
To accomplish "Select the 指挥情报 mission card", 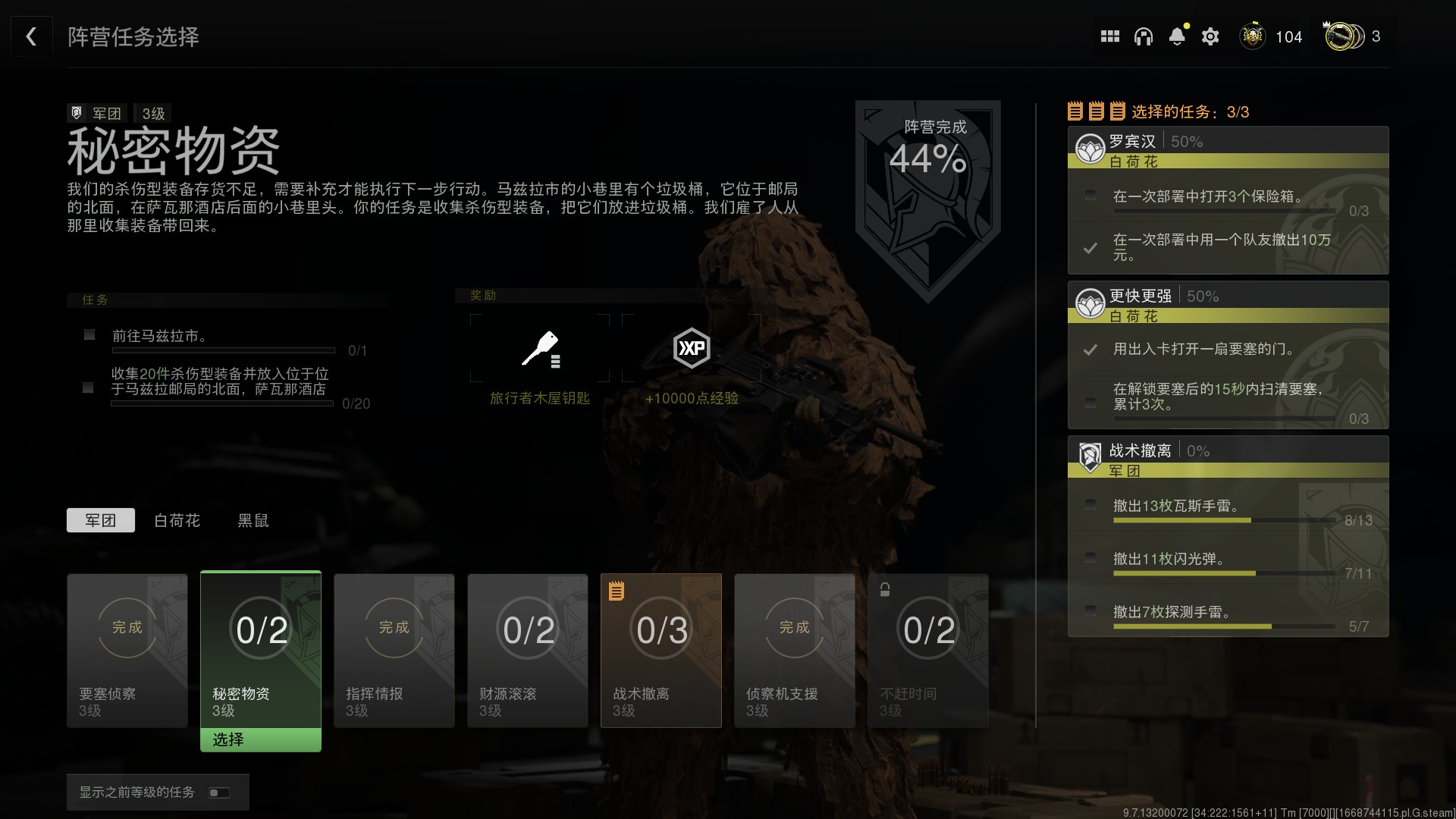I will (x=394, y=651).
